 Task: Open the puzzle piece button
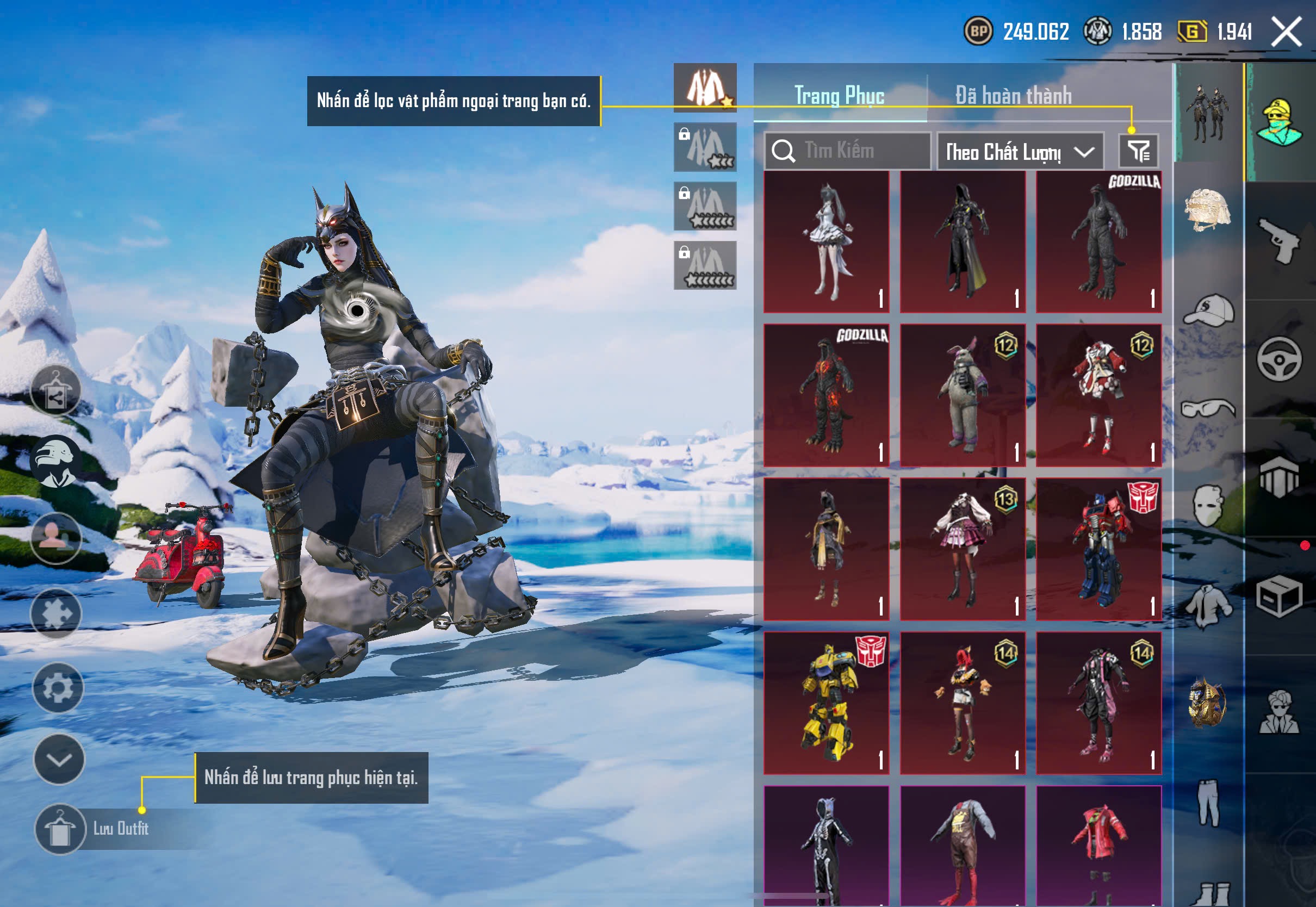coord(56,614)
